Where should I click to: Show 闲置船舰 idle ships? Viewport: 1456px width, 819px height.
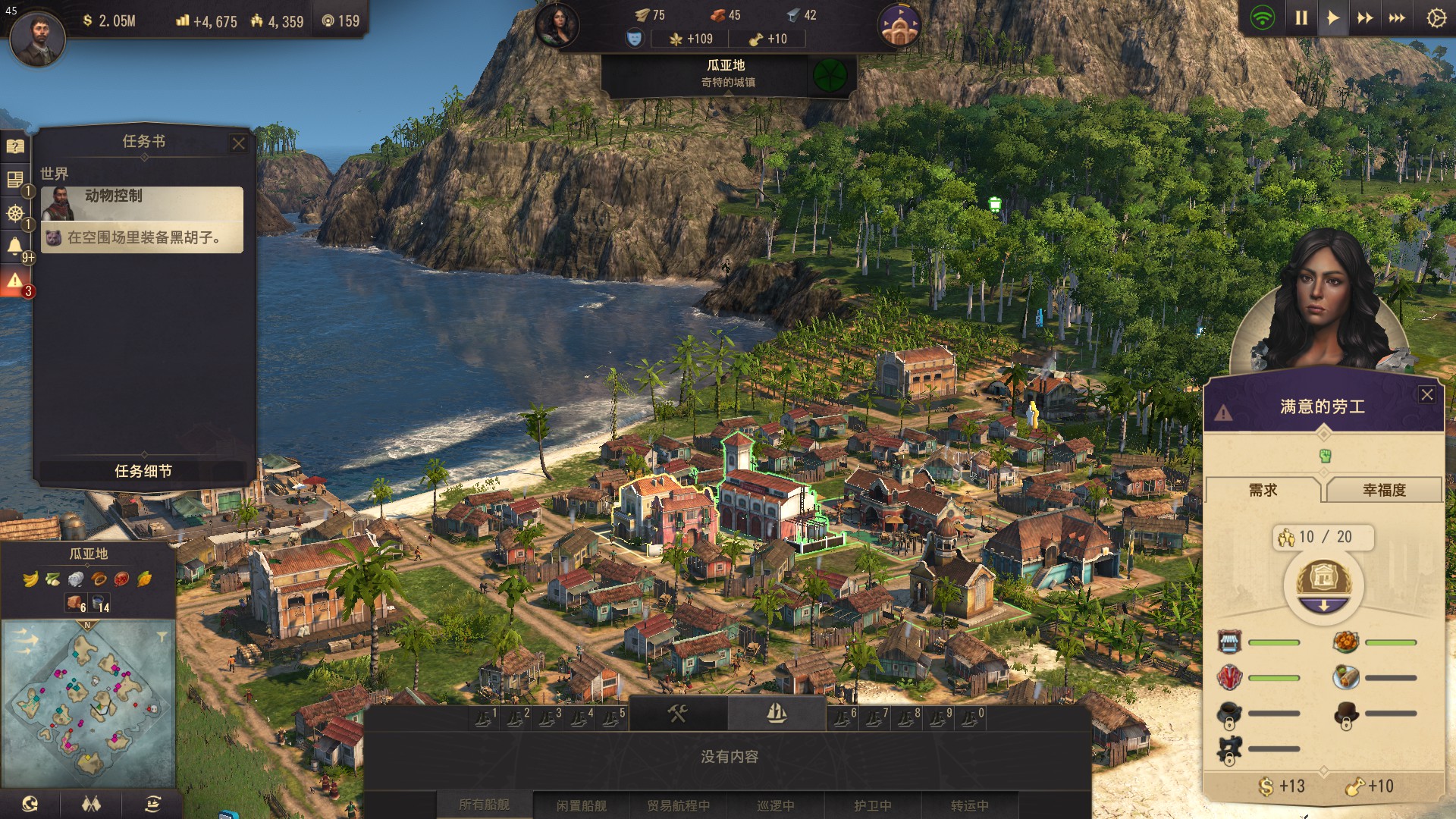click(x=582, y=805)
